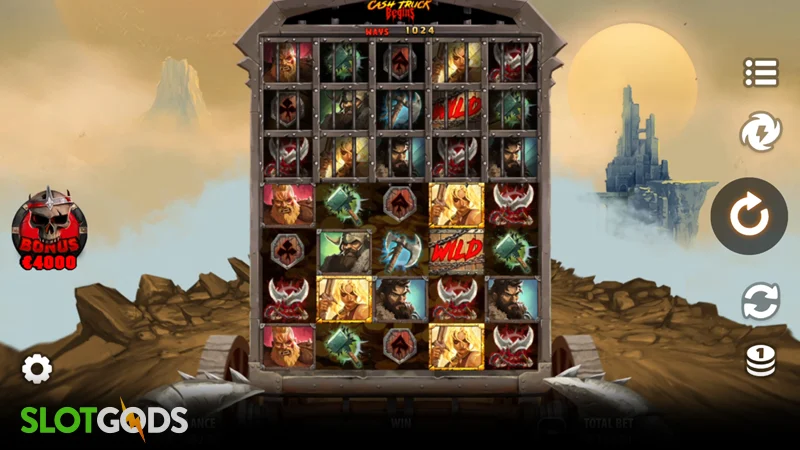The image size is (800, 450).
Task: Spin the reels with the large circular arrow
Action: 748,216
